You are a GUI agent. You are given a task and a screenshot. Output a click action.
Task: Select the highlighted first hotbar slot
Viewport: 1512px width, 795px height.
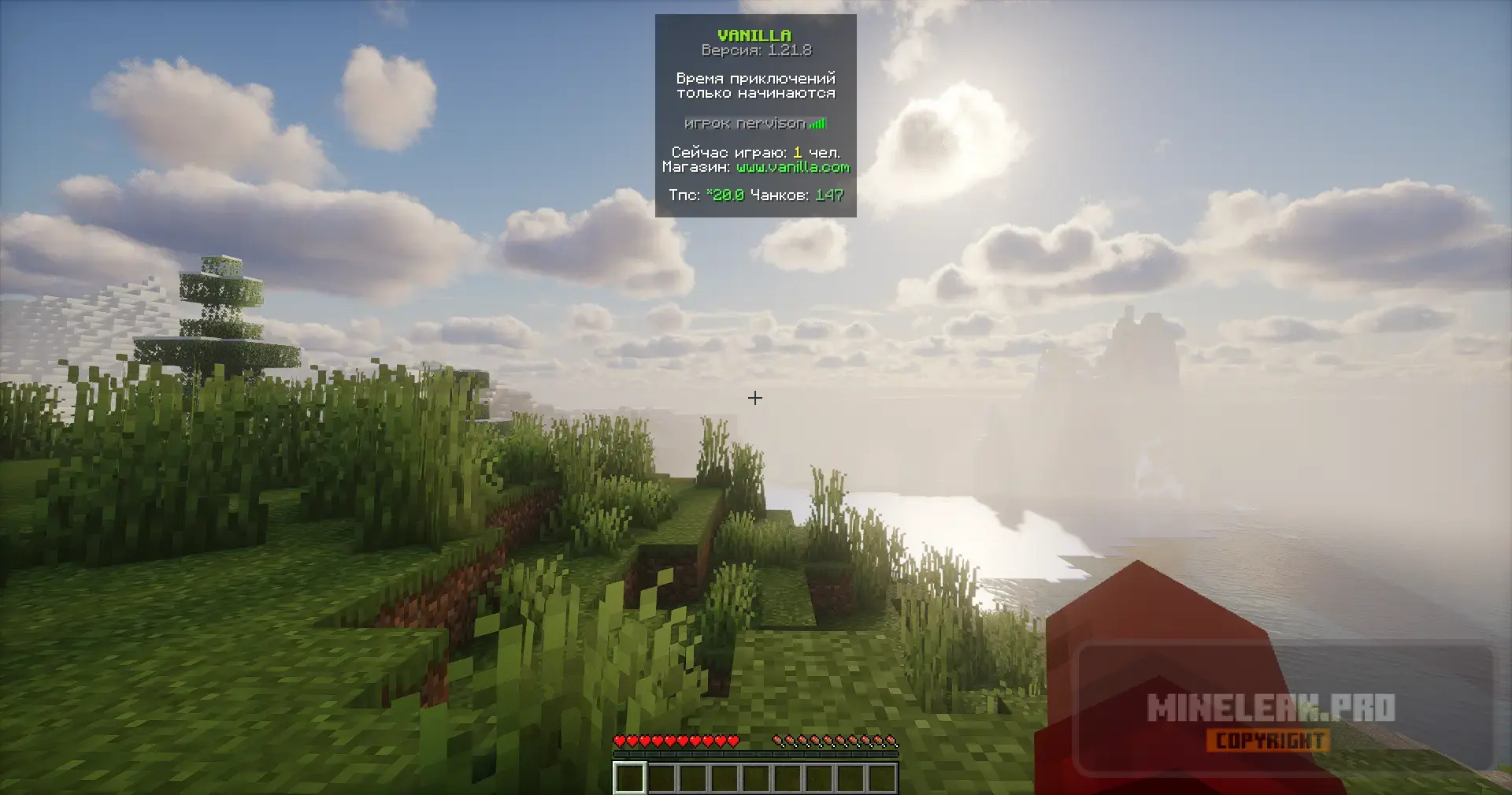coord(630,778)
